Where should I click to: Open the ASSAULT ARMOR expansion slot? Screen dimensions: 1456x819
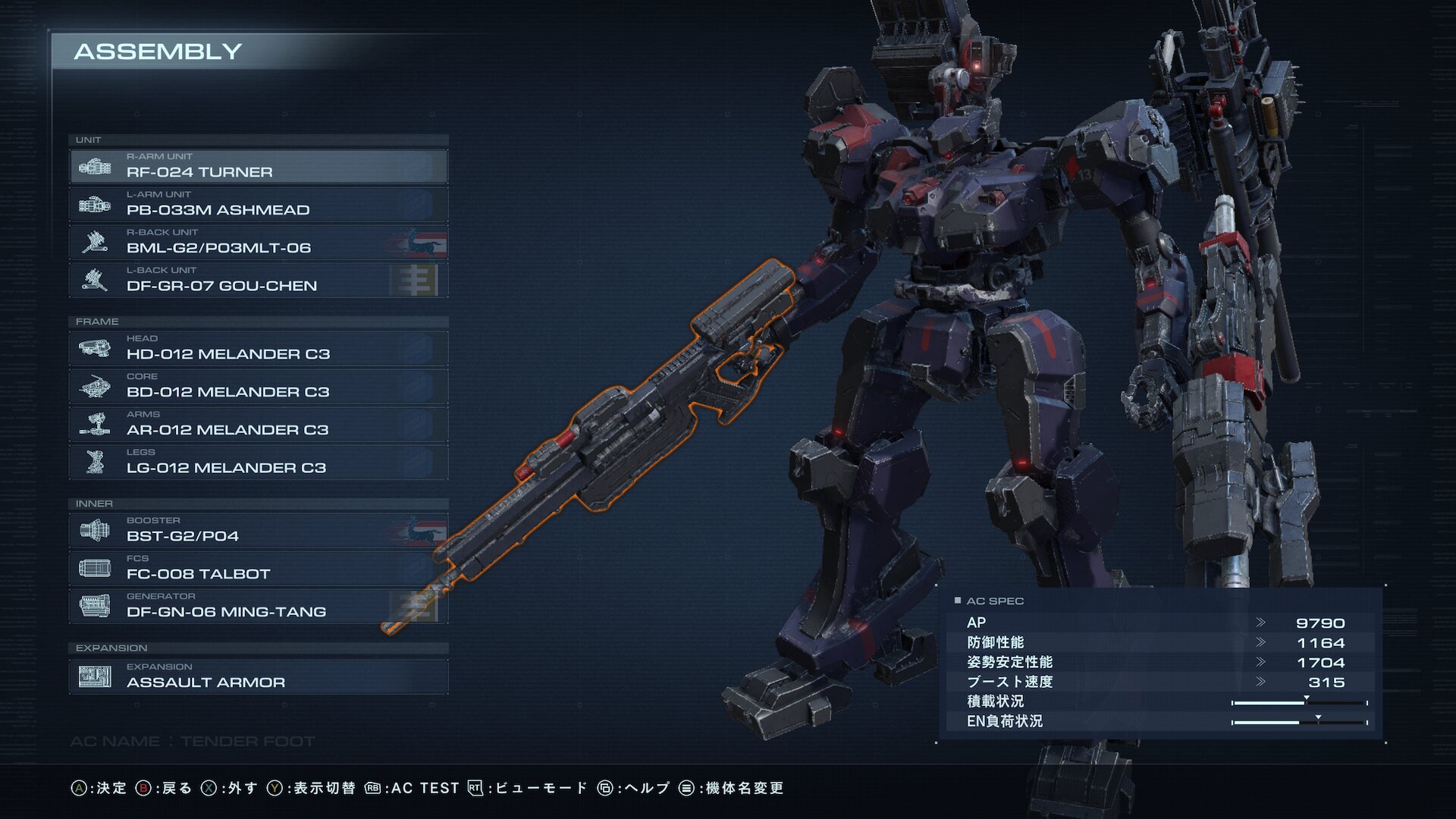point(258,676)
